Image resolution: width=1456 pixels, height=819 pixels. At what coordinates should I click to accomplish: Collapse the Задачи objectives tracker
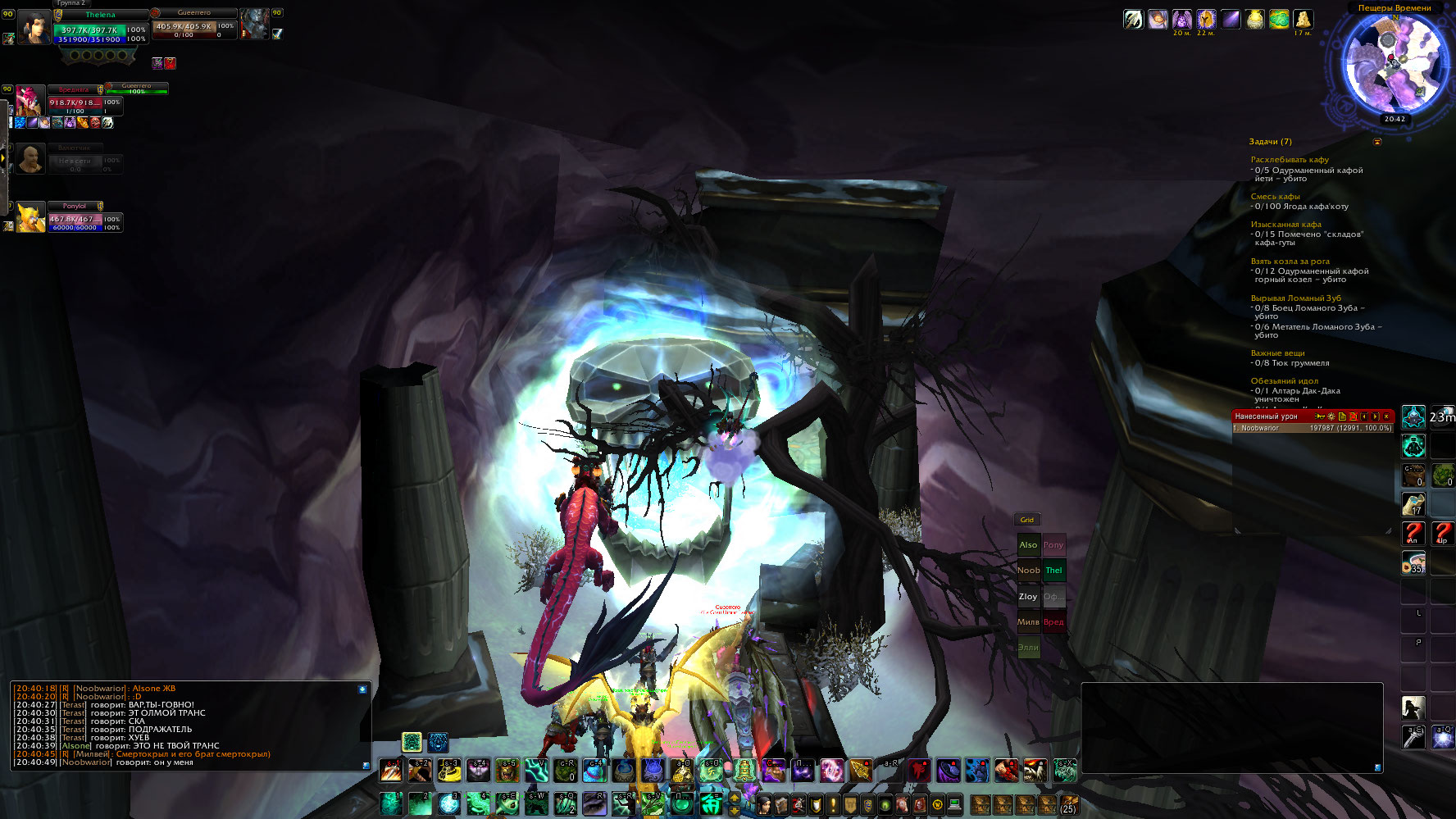1377,142
